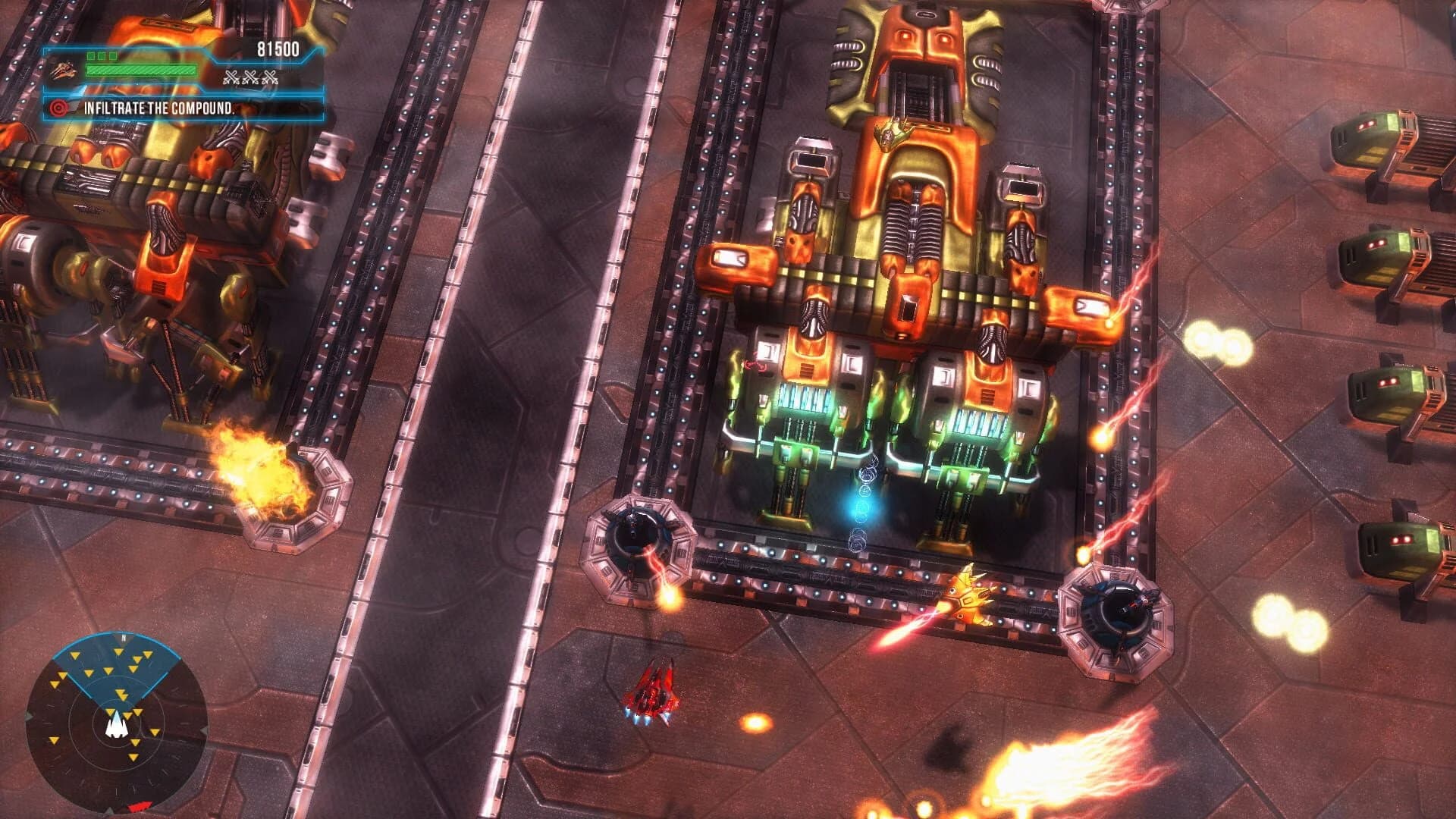This screenshot has width=1456, height=819.
Task: Toggle the third green charge square
Action: [112, 56]
